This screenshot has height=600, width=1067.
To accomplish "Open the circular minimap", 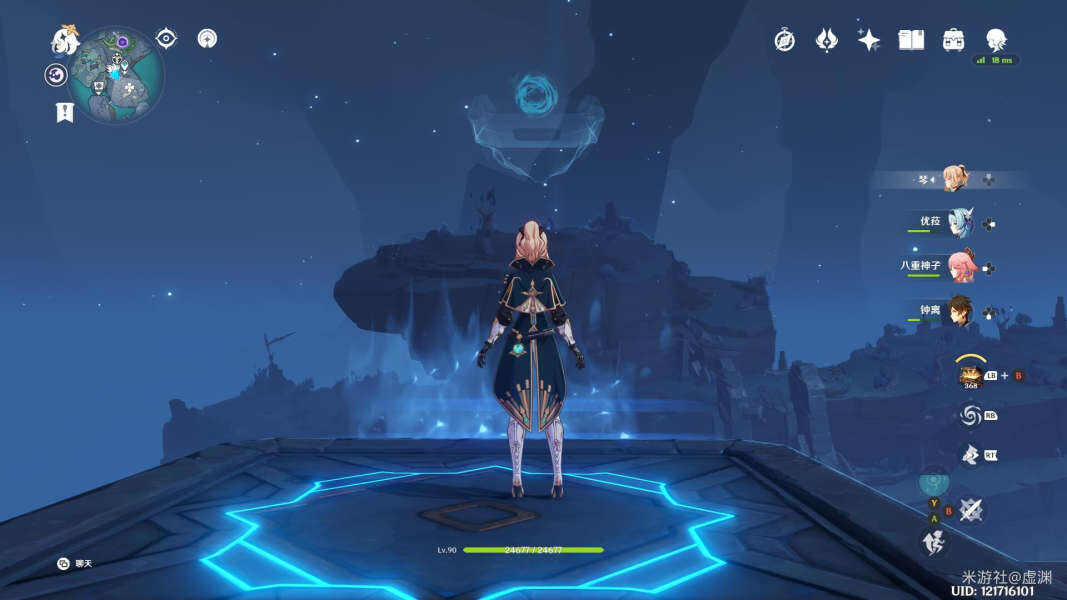I will [117, 74].
